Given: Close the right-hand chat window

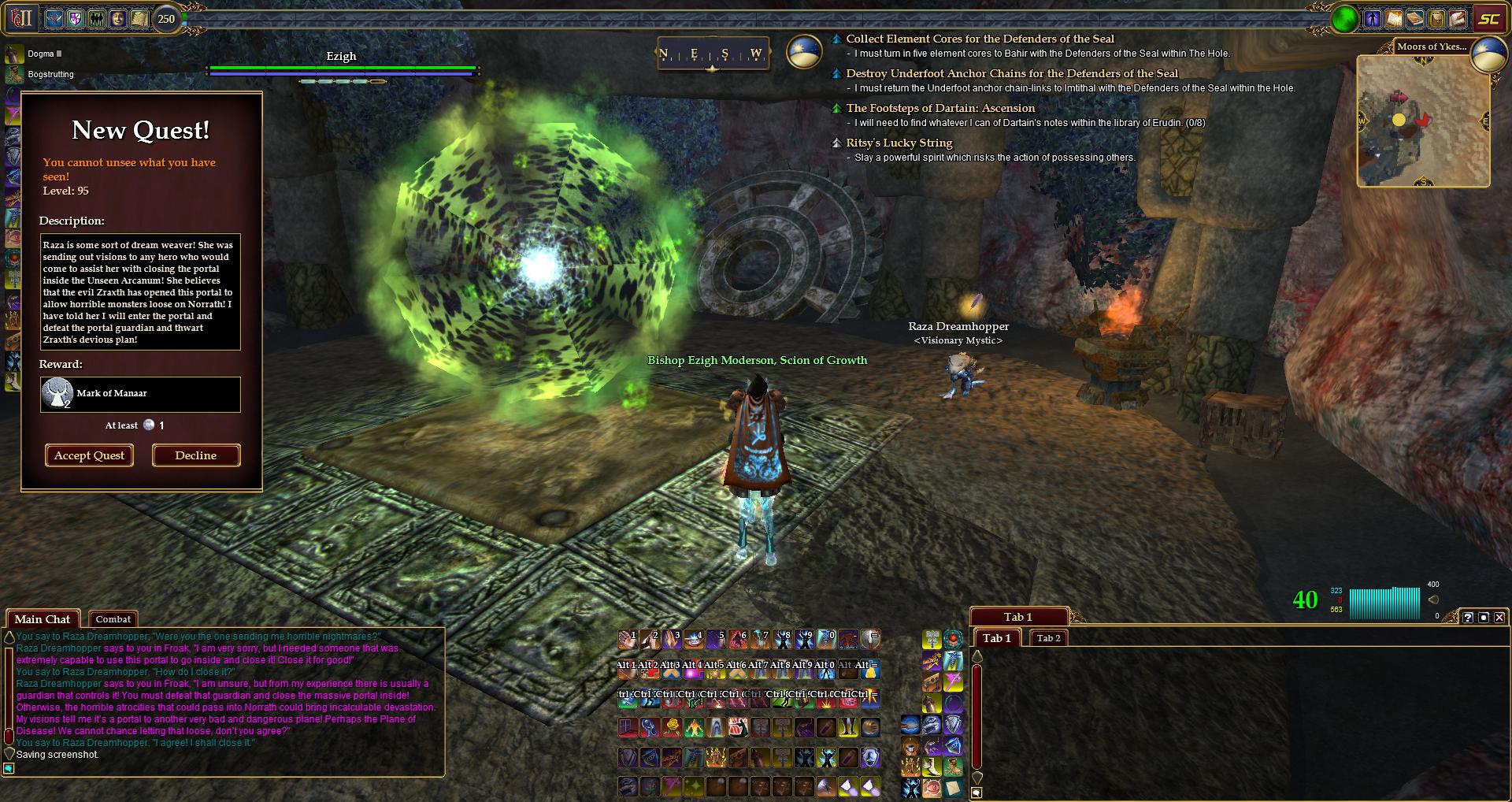Looking at the screenshot, I should 1499,618.
